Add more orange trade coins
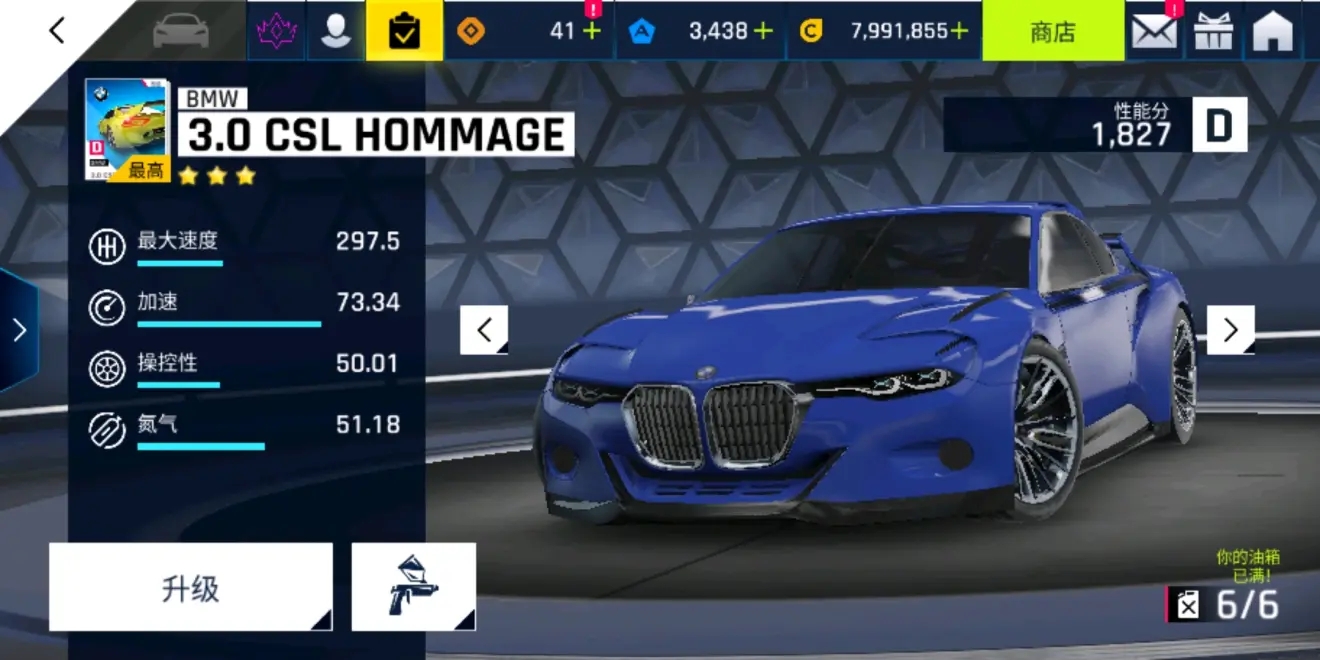 pyautogui.click(x=592, y=31)
